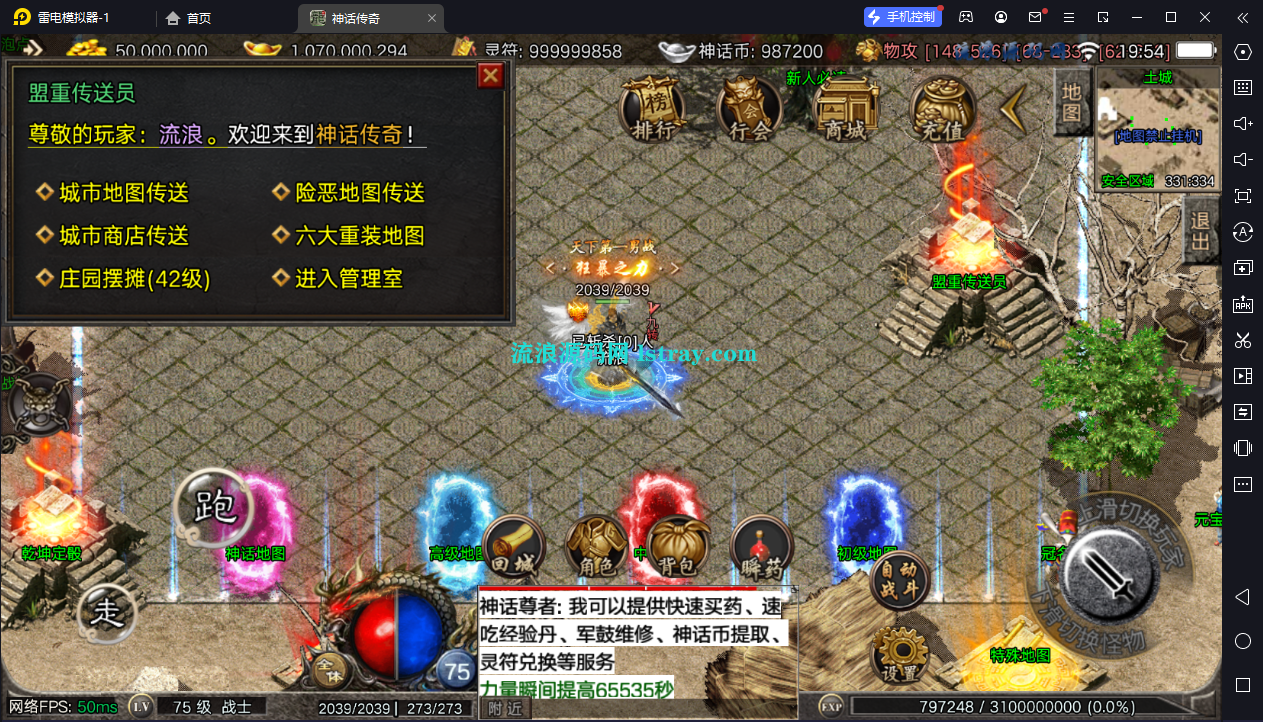Click the 地图 map button

1071,102
